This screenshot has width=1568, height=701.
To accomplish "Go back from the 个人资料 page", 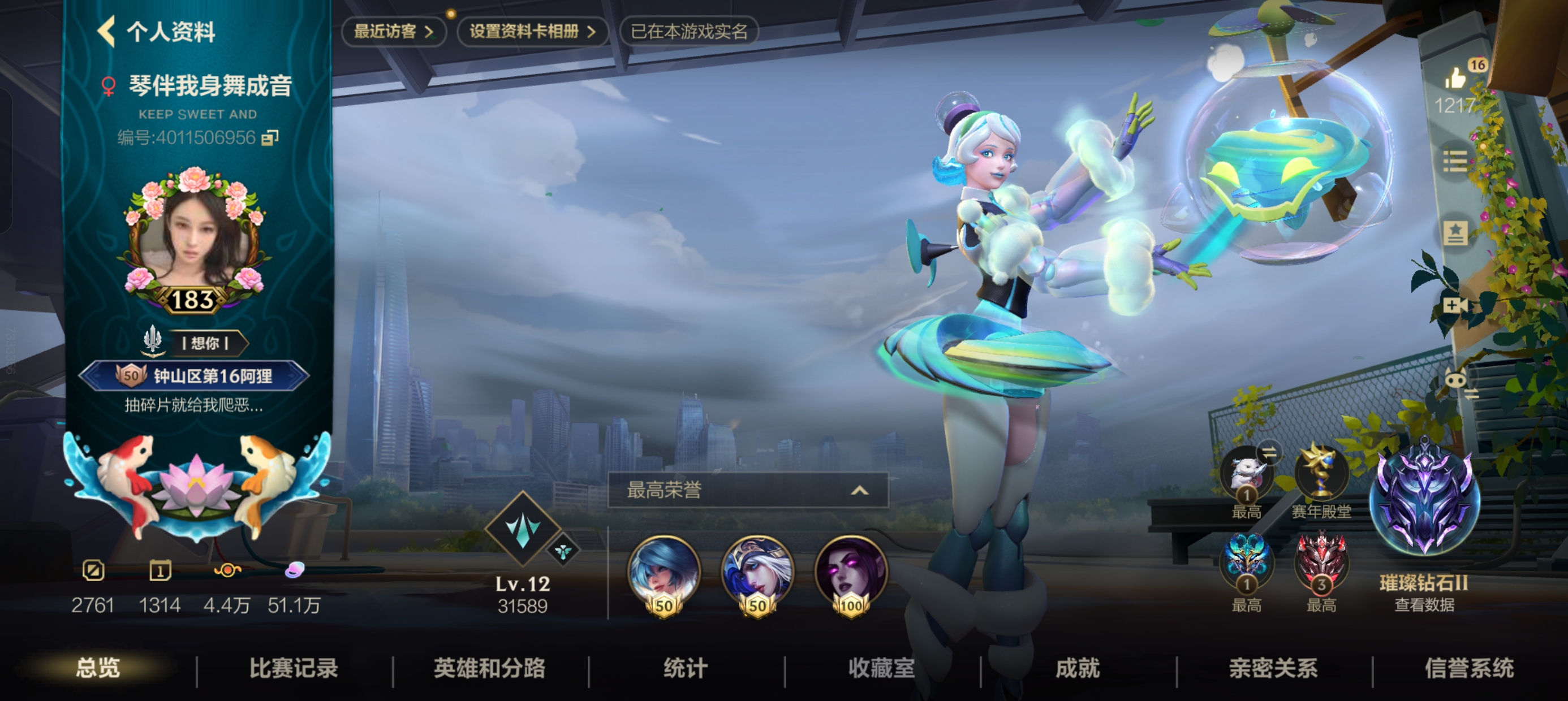I will click(107, 32).
